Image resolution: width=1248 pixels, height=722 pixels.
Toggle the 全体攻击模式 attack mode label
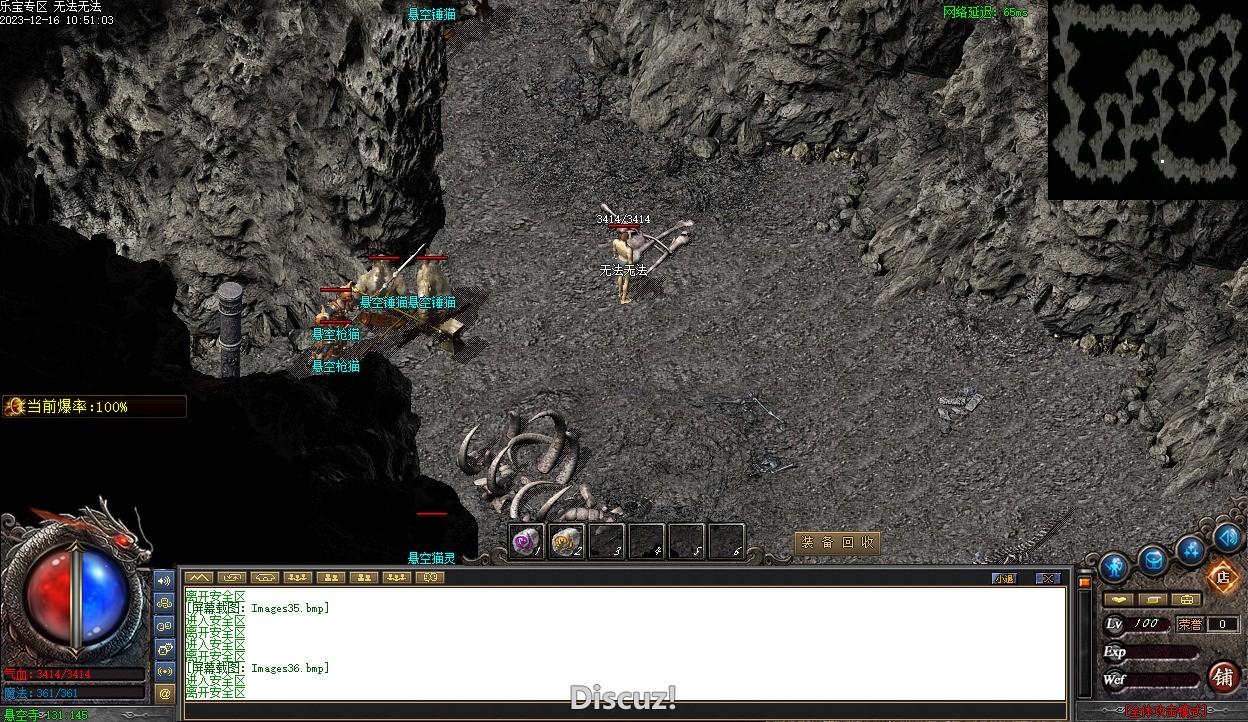click(x=1166, y=712)
